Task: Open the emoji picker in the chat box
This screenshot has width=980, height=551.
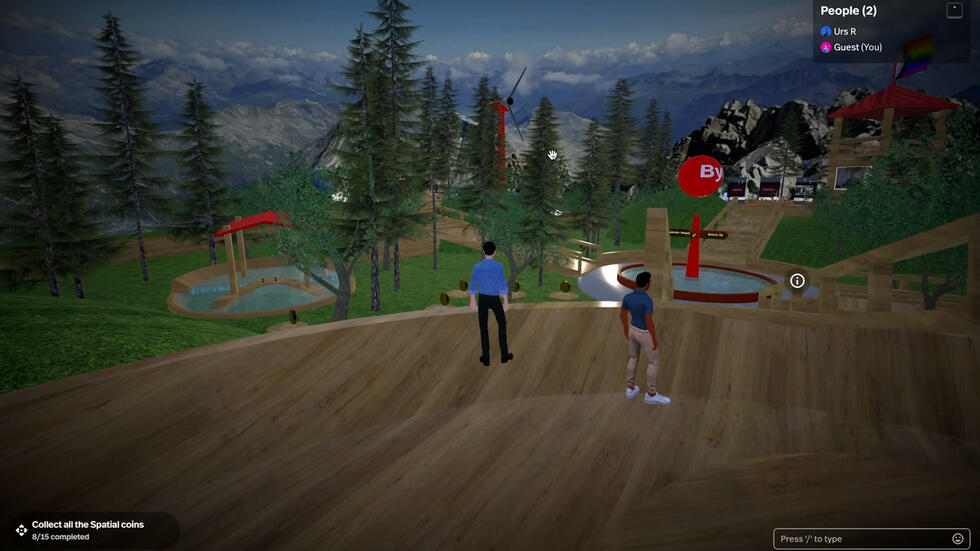Action: click(x=958, y=539)
